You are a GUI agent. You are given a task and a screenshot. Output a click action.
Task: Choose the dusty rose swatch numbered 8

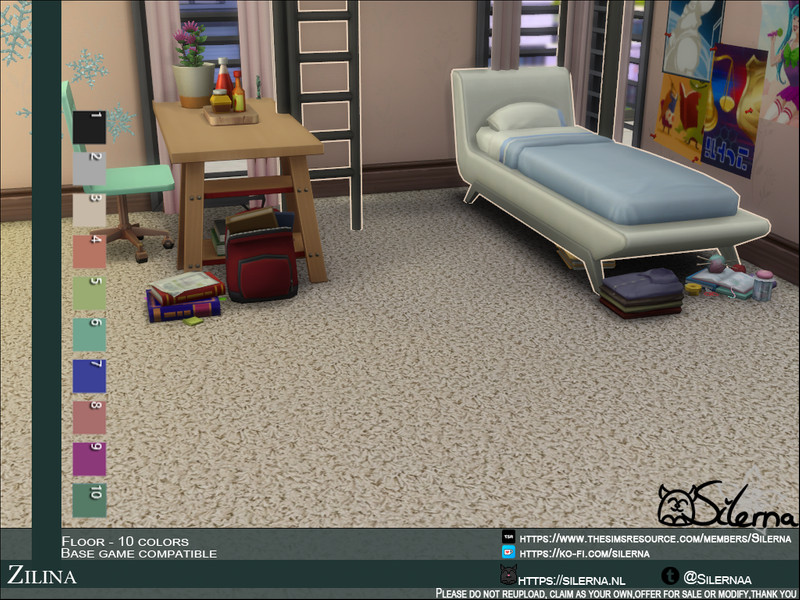(x=89, y=417)
